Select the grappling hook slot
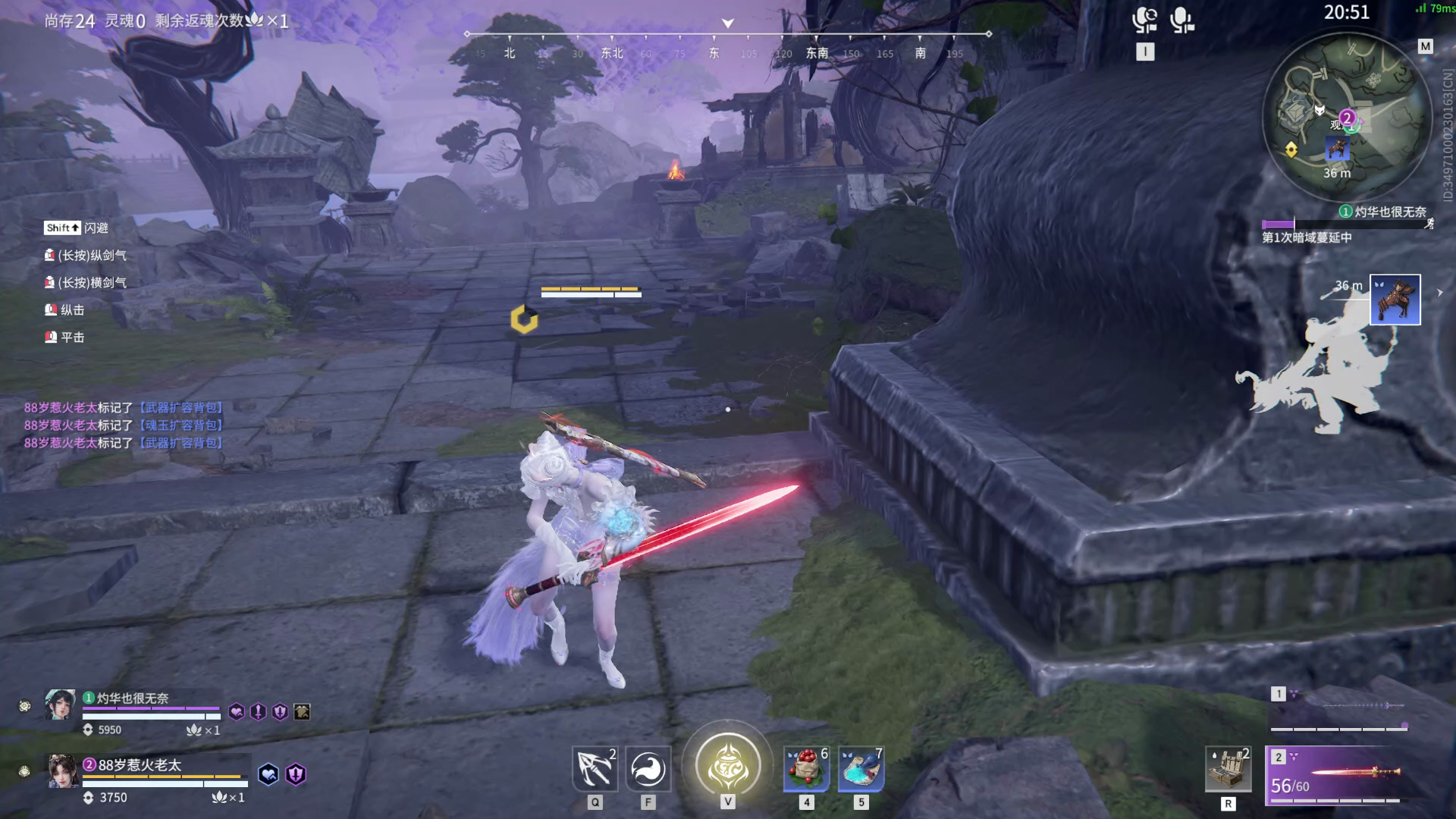1456x819 pixels. (595, 769)
